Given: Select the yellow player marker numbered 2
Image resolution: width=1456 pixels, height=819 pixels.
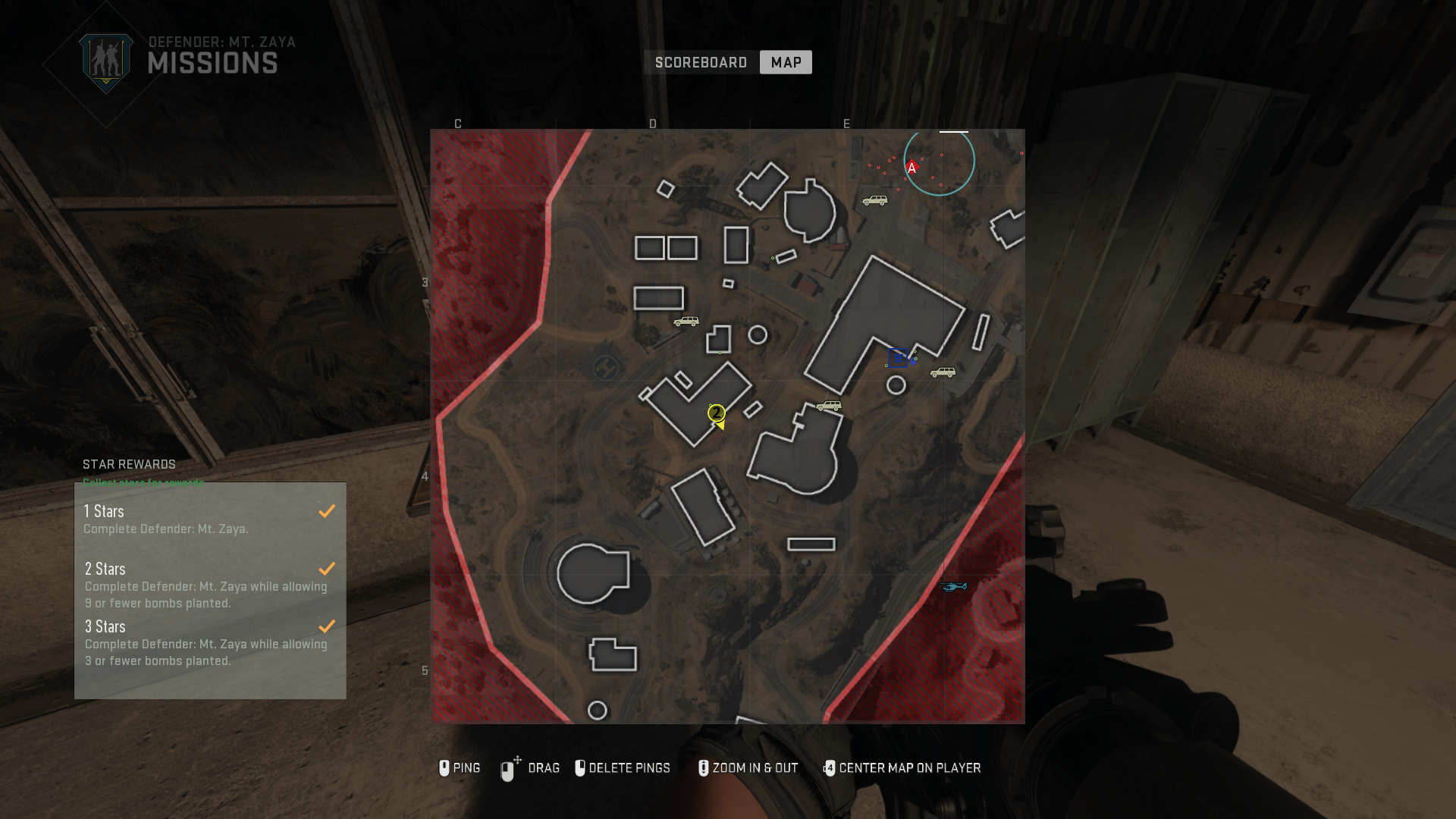Looking at the screenshot, I should point(716,414).
